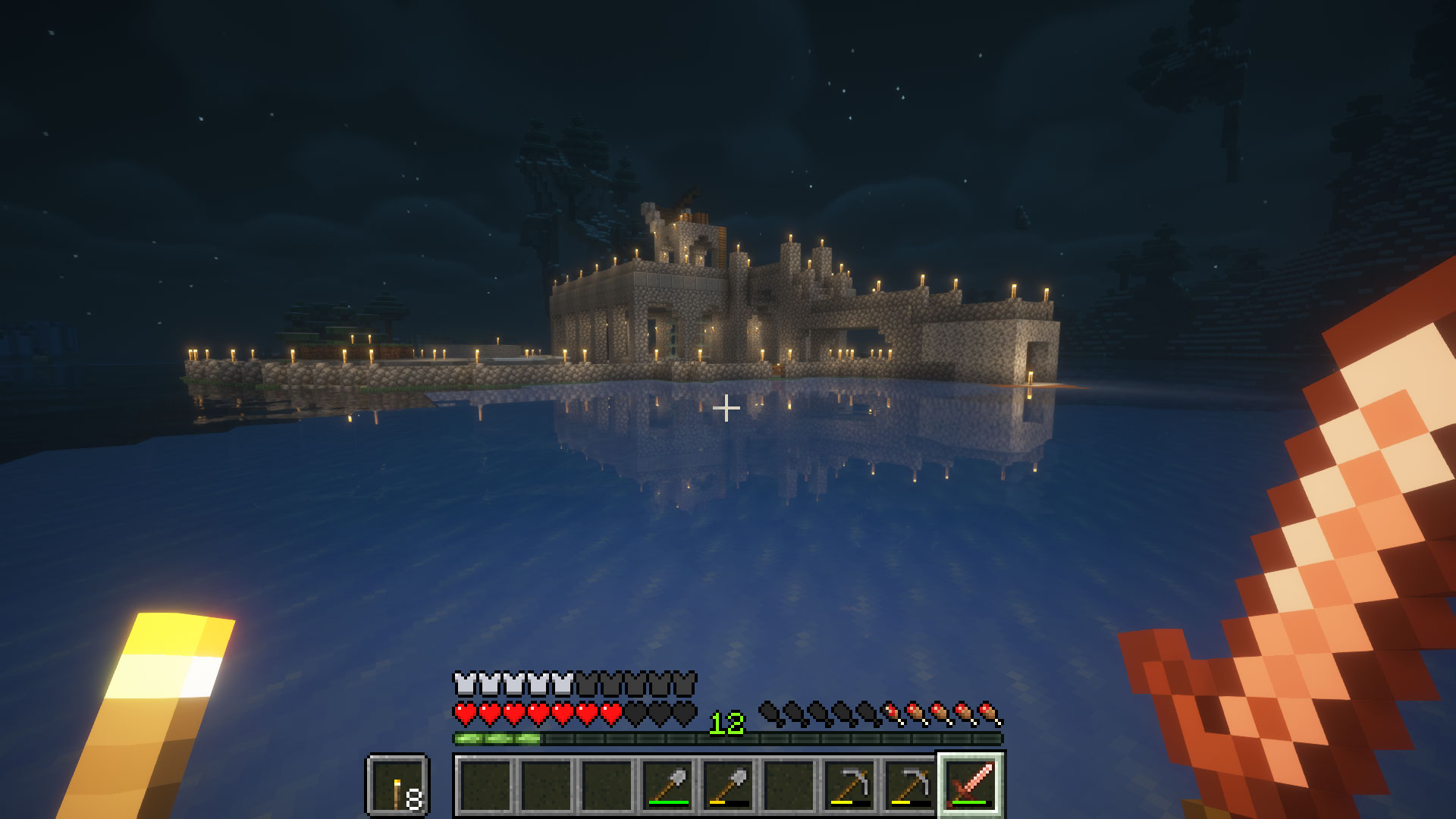This screenshot has height=819, width=1456.
Task: Click the crosshair at screen center
Action: [728, 408]
